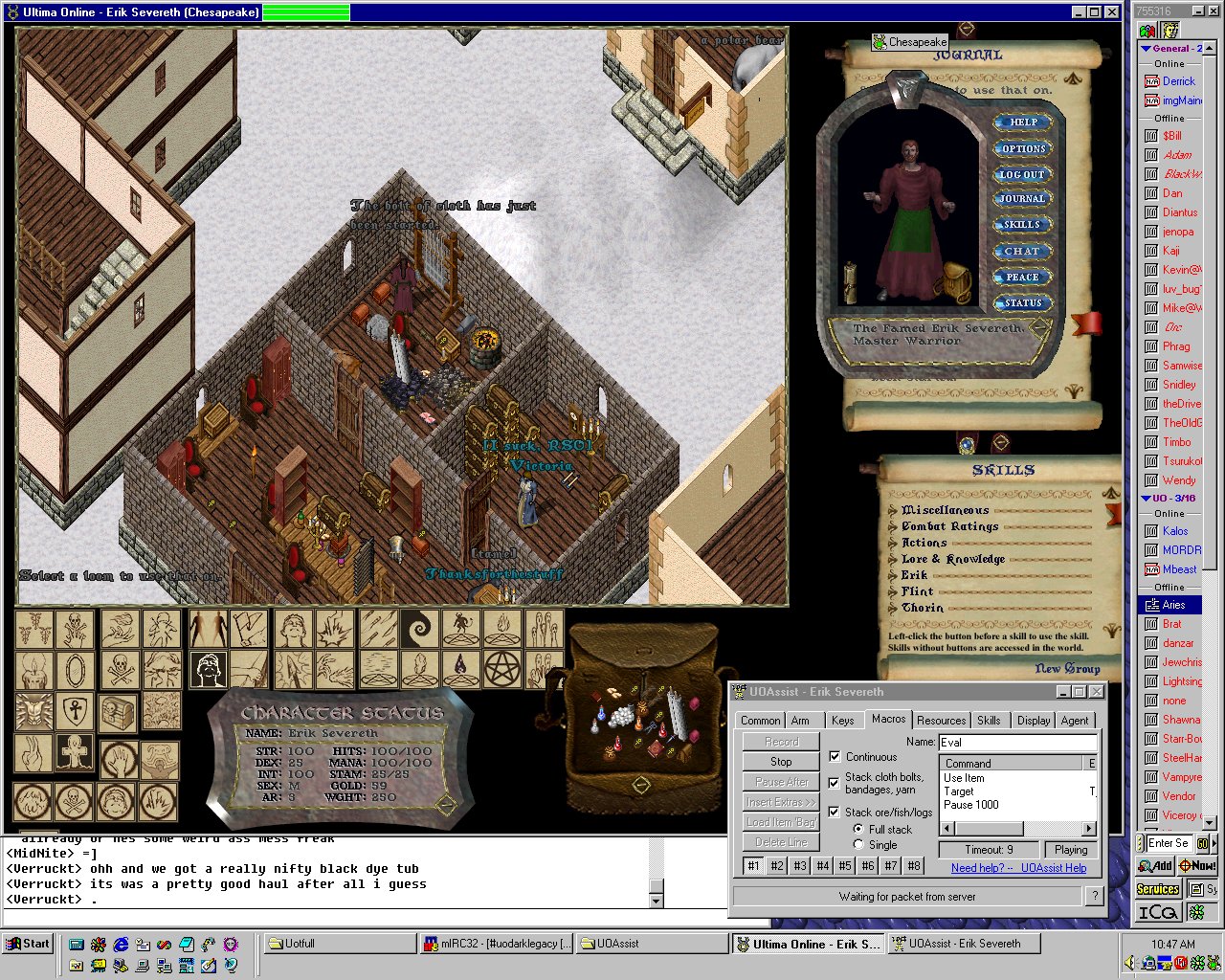Viewport: 1225px width, 980px height.
Task: Show the Skills list from paperdoll
Action: click(1022, 225)
